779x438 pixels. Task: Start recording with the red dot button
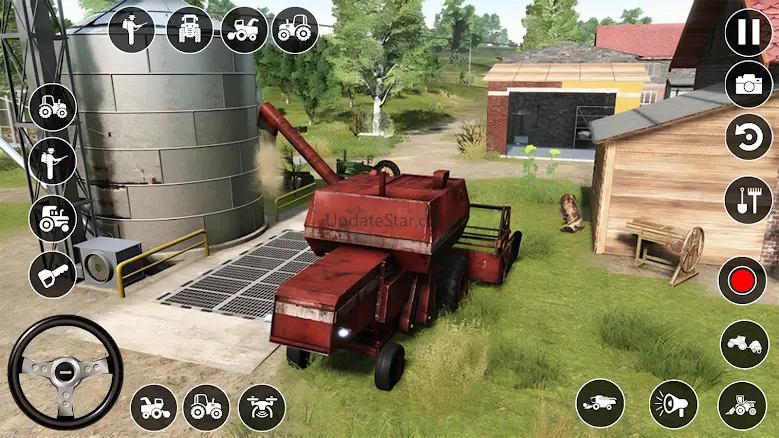point(742,280)
